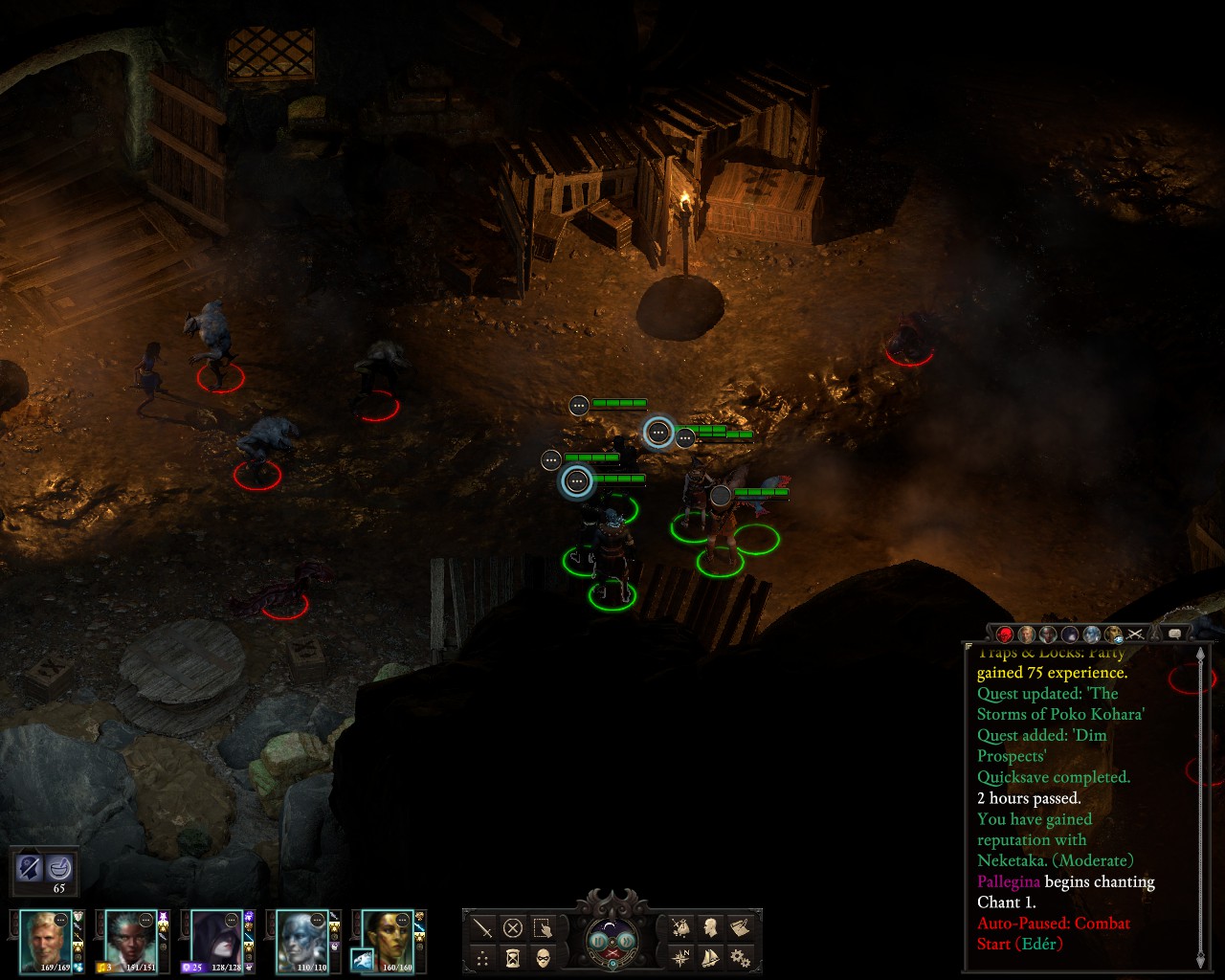Open the character sheet head icon
The width and height of the screenshot is (1225, 980).
click(x=710, y=927)
